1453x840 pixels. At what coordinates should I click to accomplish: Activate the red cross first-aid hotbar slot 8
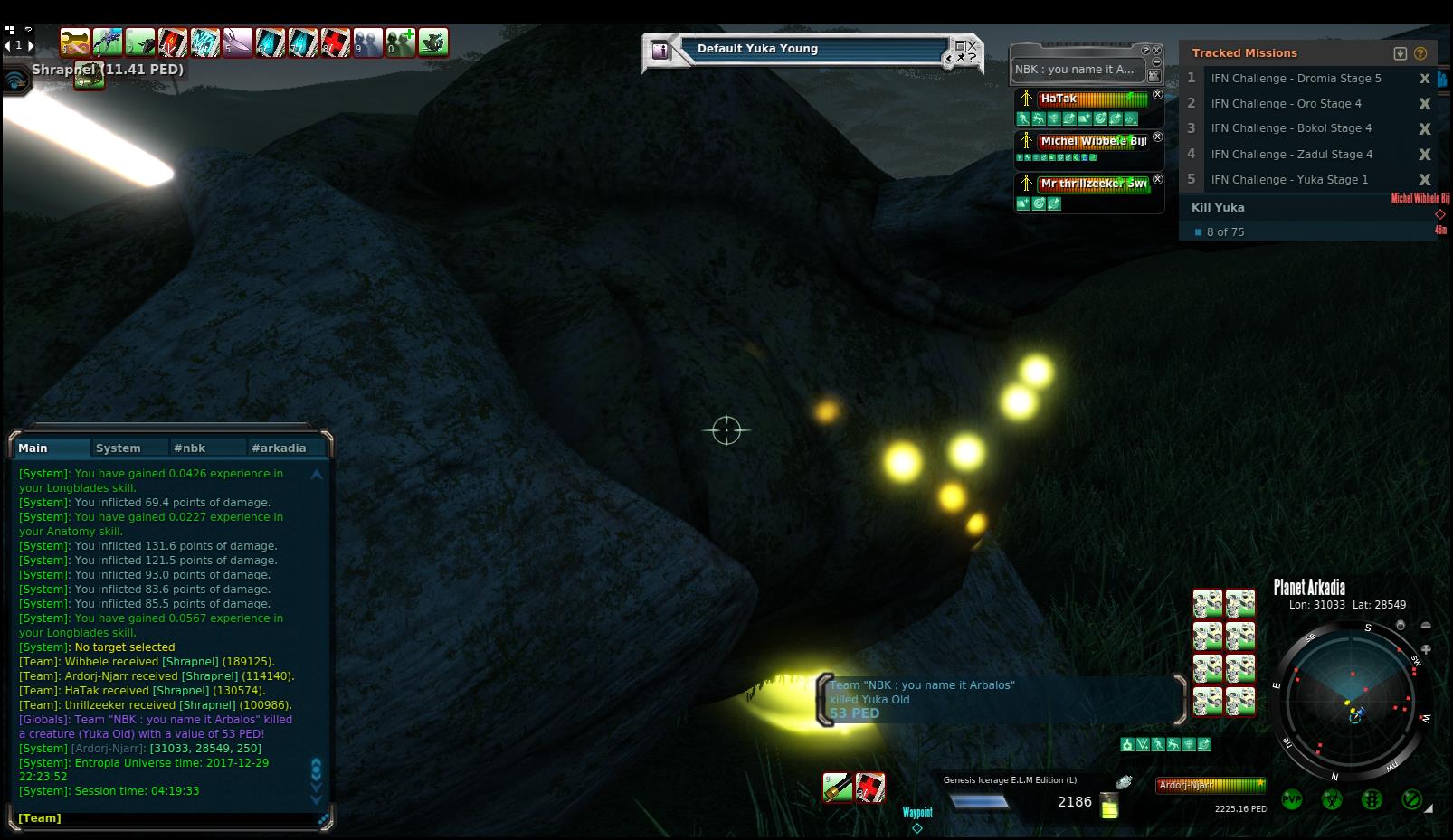335,42
